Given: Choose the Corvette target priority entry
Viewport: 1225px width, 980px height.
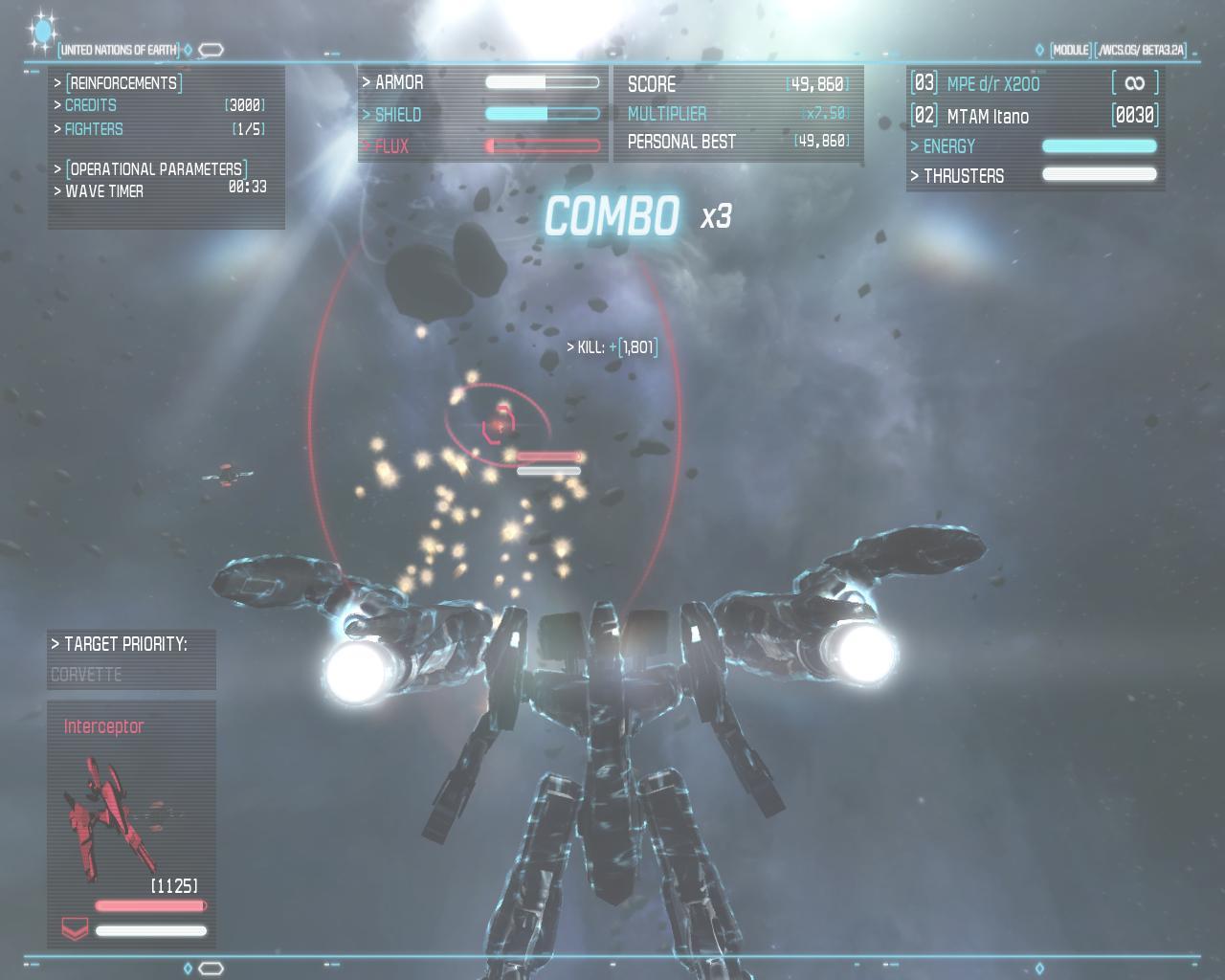Looking at the screenshot, I should pyautogui.click(x=86, y=675).
